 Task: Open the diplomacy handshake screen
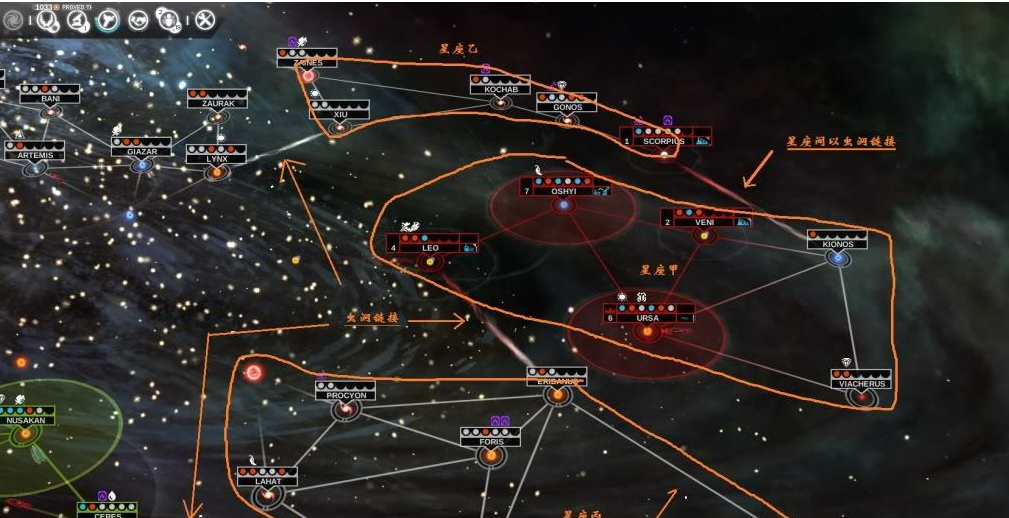[x=137, y=20]
